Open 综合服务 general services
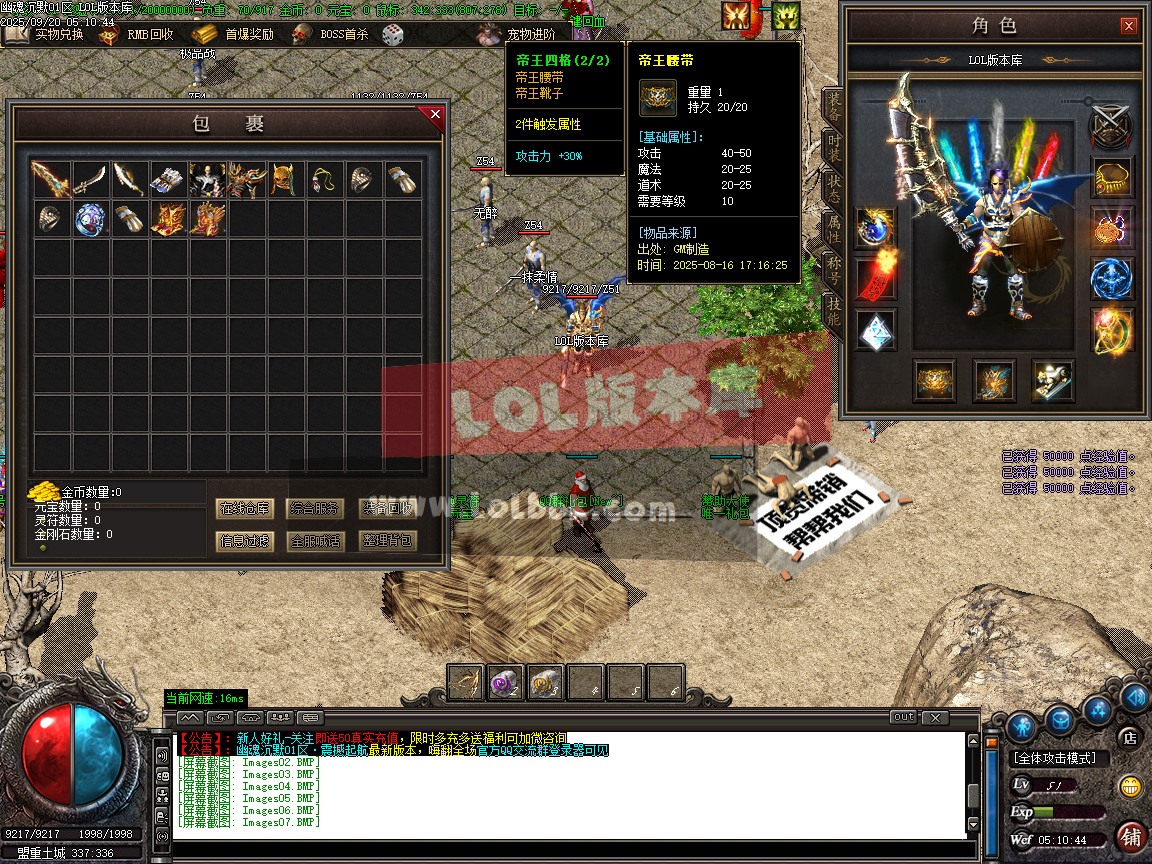The image size is (1152, 864). pos(315,508)
